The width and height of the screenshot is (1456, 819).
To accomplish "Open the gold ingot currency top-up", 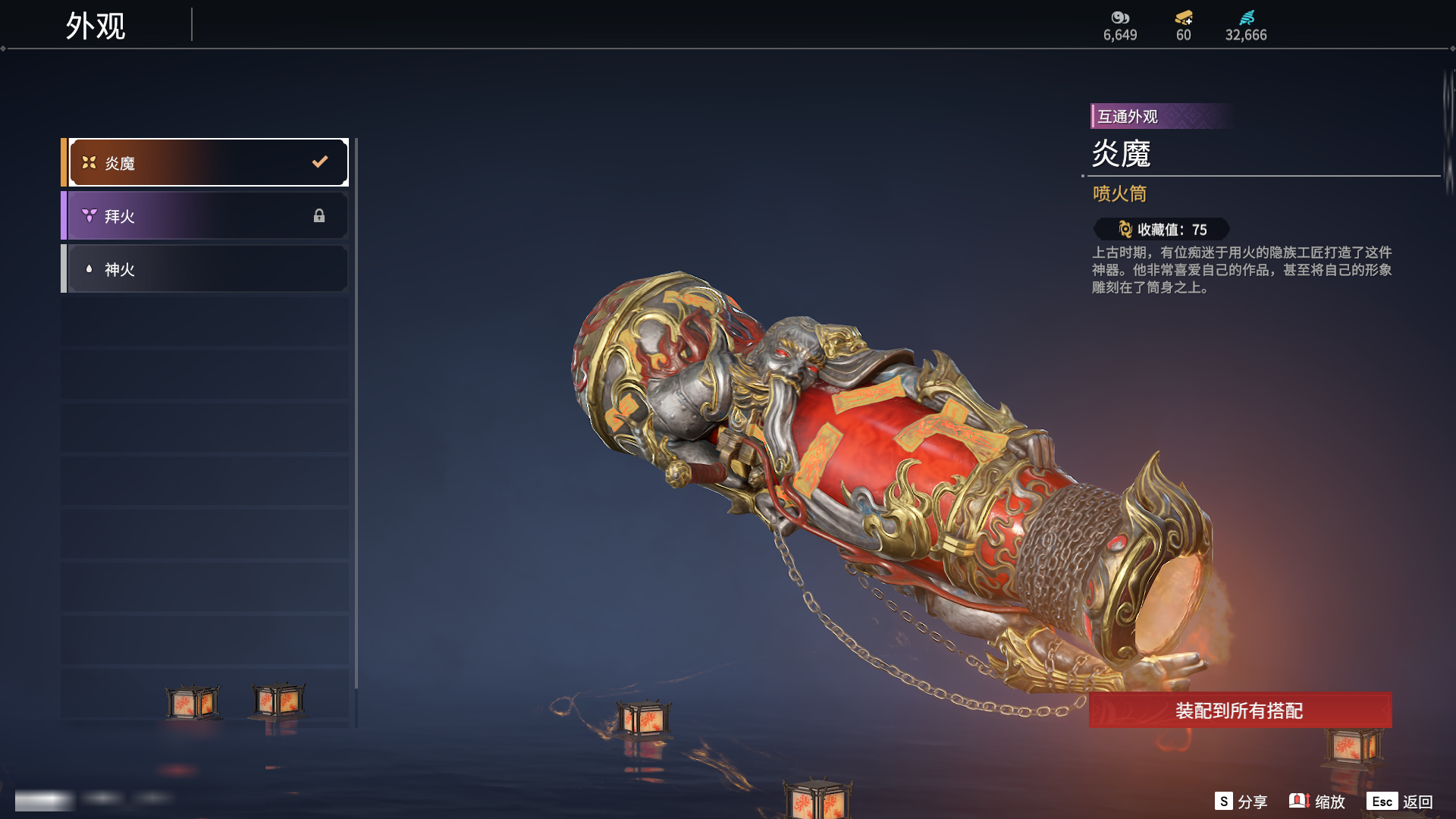I will [1183, 24].
